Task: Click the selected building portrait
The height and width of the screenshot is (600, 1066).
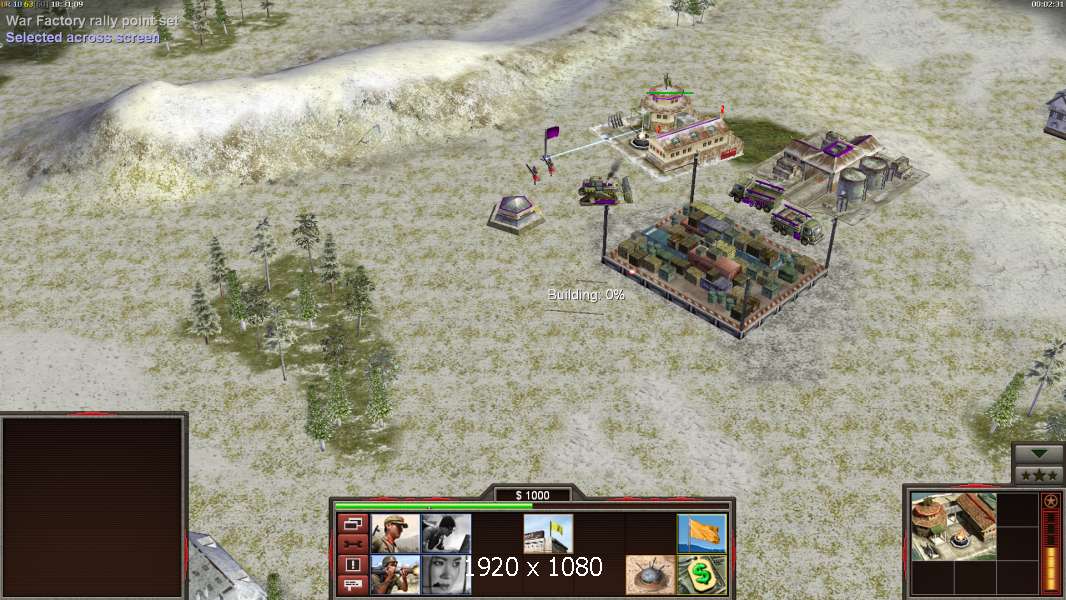Action: [954, 526]
